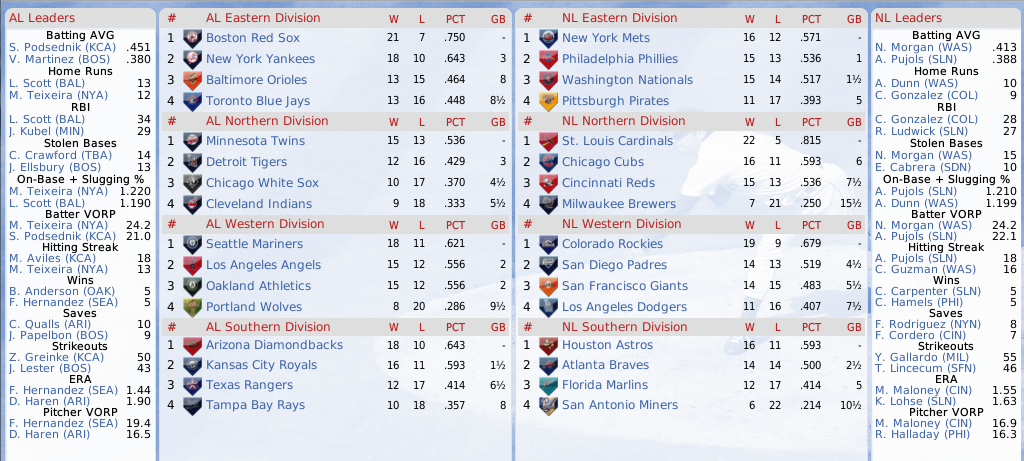Select F. Rodriguez in NL Saves leaders
Viewport: 1024px width, 461px height.
pyautogui.click(x=924, y=324)
